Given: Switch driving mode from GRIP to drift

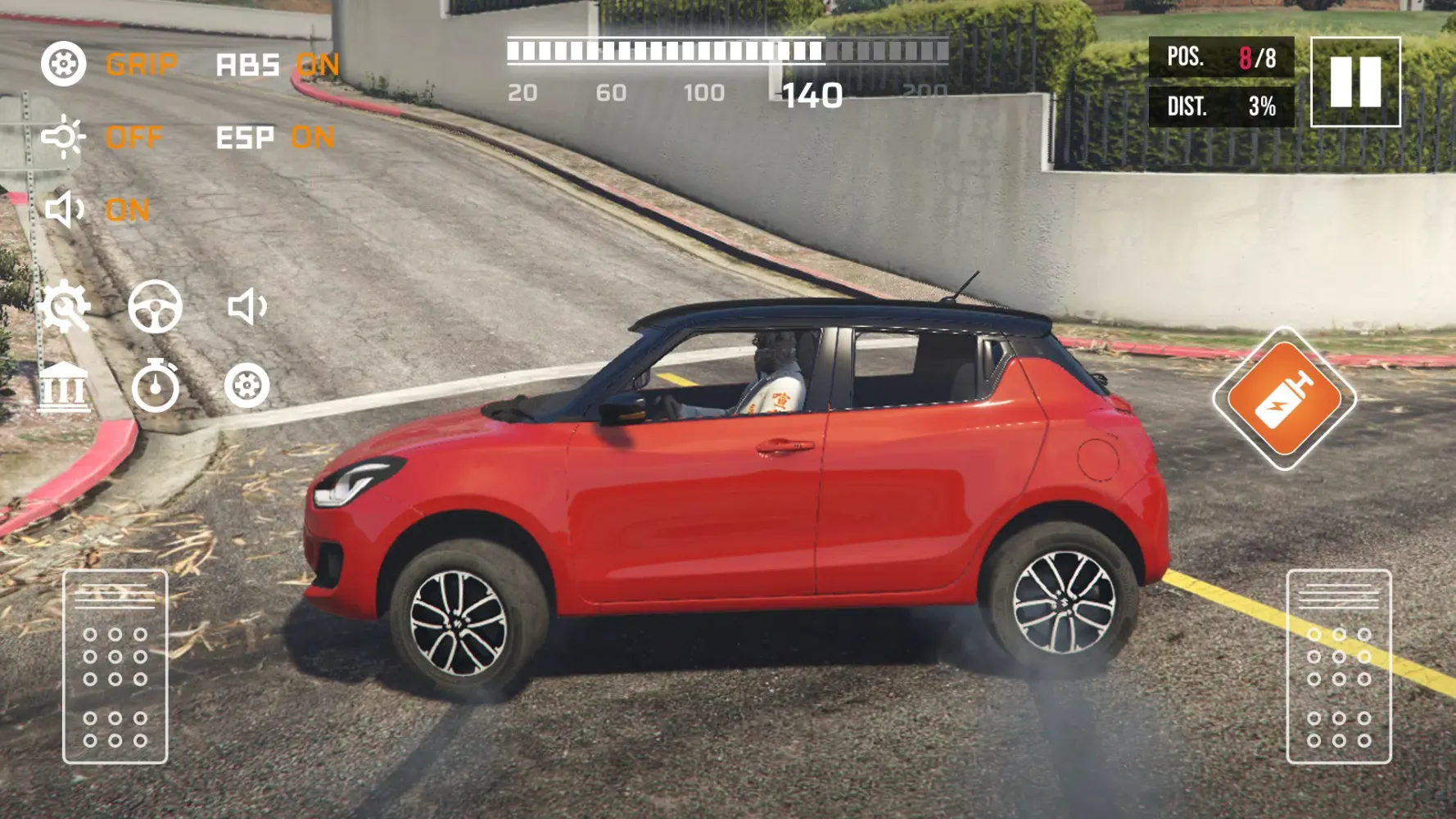Looking at the screenshot, I should pos(142,66).
